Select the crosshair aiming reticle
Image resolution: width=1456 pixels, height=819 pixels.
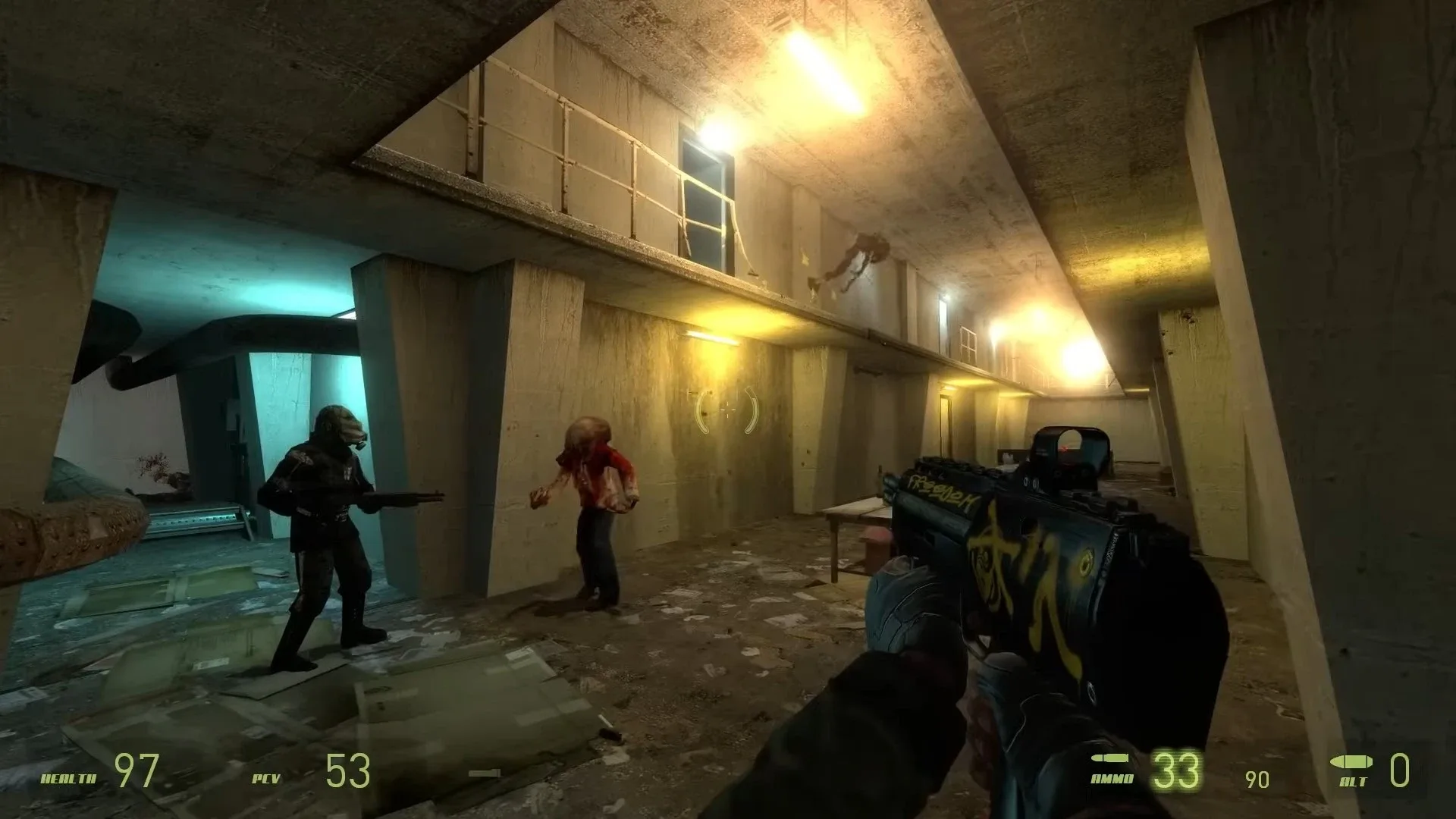(x=726, y=411)
